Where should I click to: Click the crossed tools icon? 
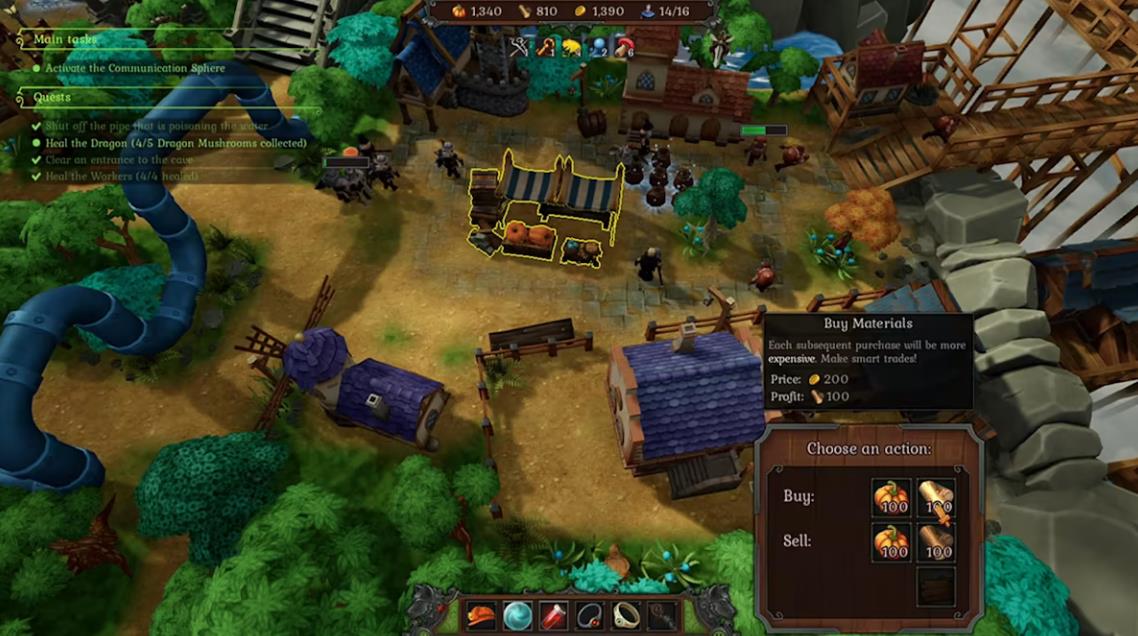(518, 46)
